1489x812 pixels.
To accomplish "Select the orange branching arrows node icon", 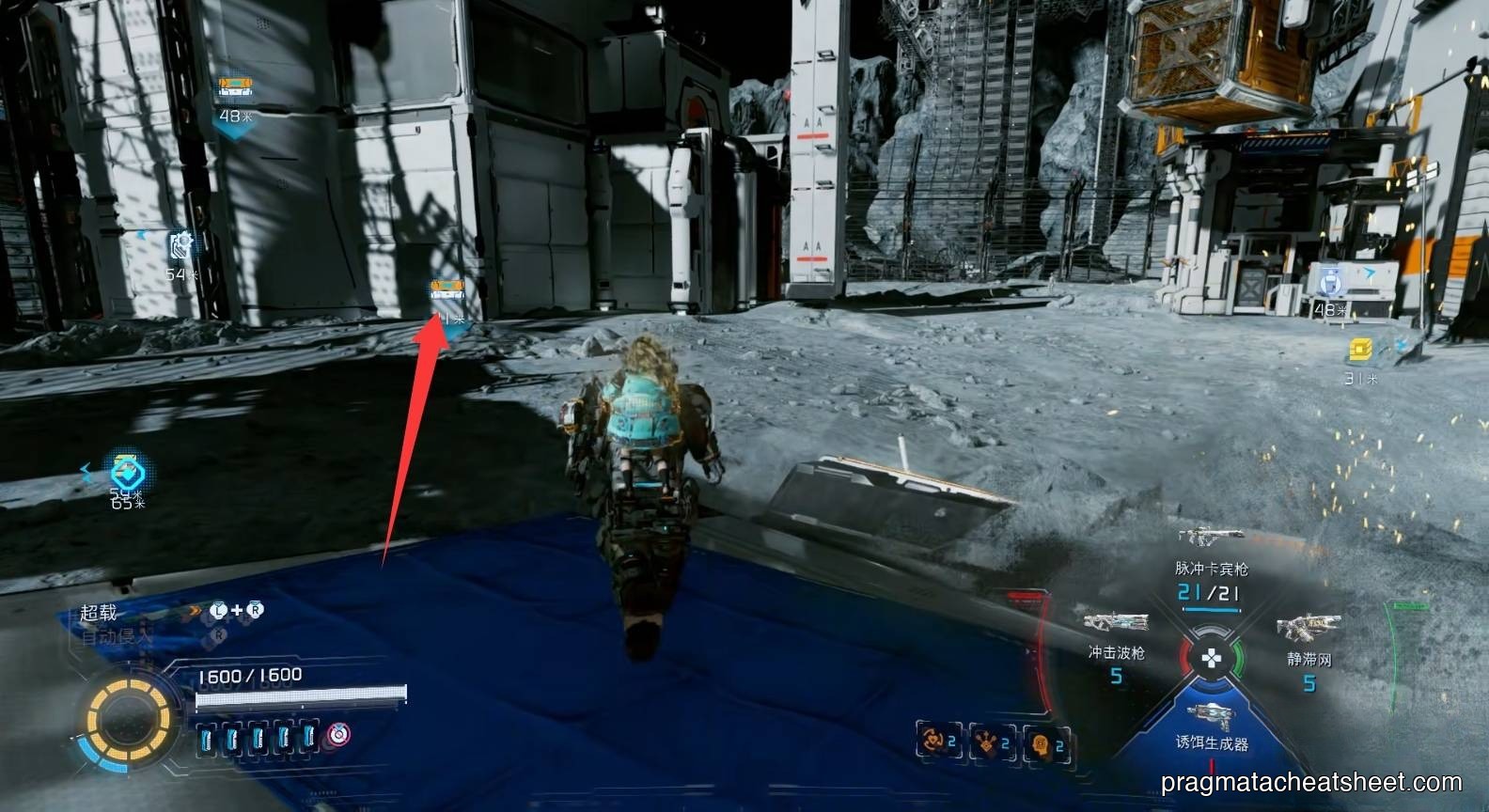I will pos(987,742).
